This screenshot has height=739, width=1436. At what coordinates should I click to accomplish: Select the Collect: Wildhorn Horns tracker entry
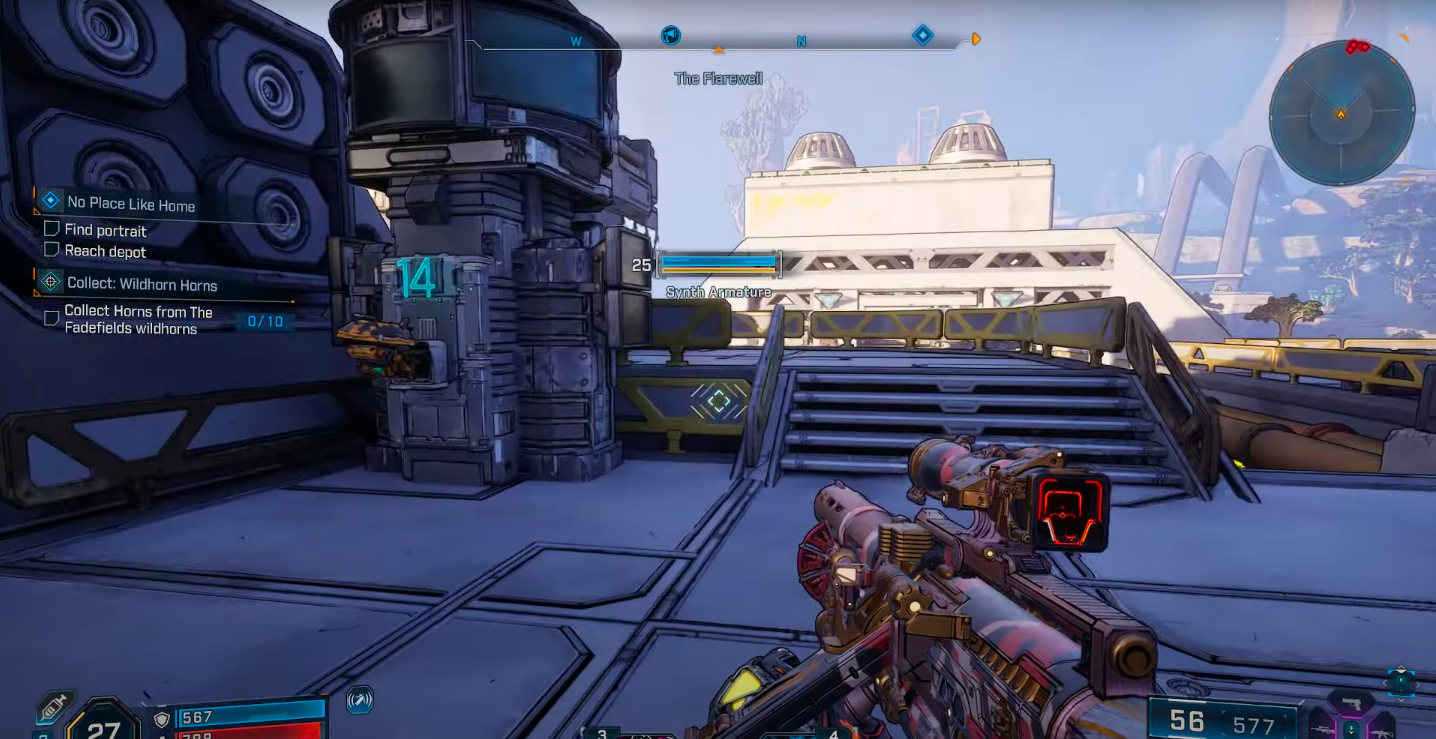141,284
